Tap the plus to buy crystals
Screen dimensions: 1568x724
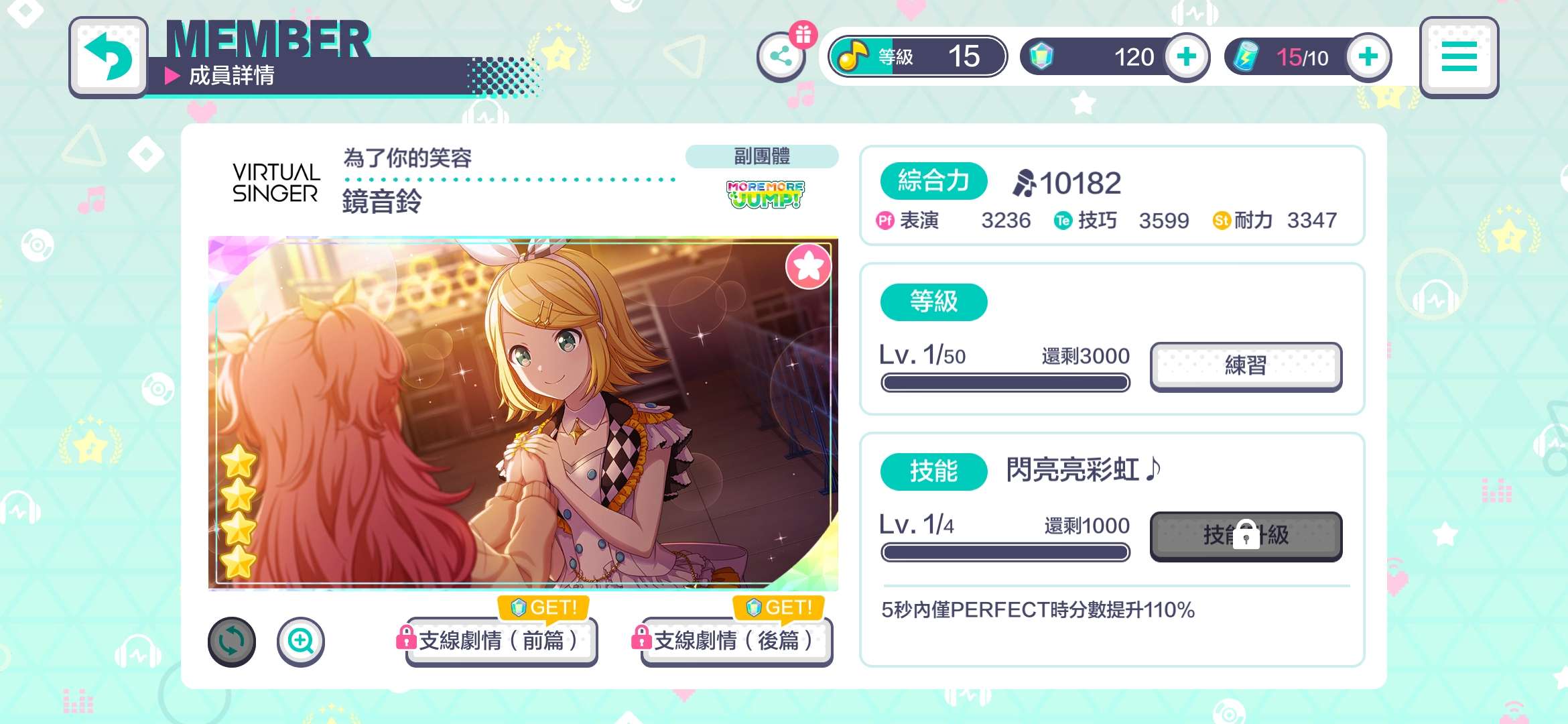[x=1187, y=57]
